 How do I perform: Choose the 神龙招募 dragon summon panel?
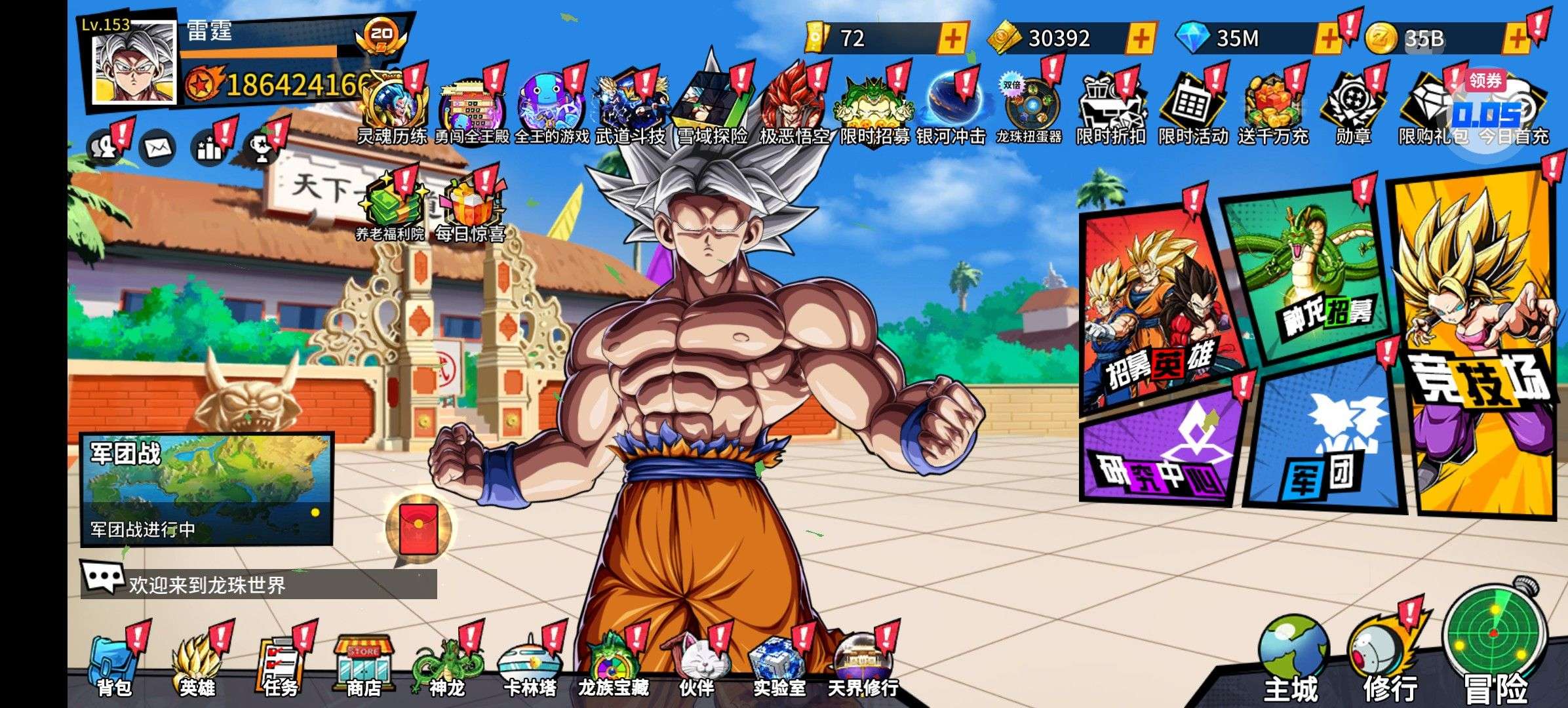1311,275
